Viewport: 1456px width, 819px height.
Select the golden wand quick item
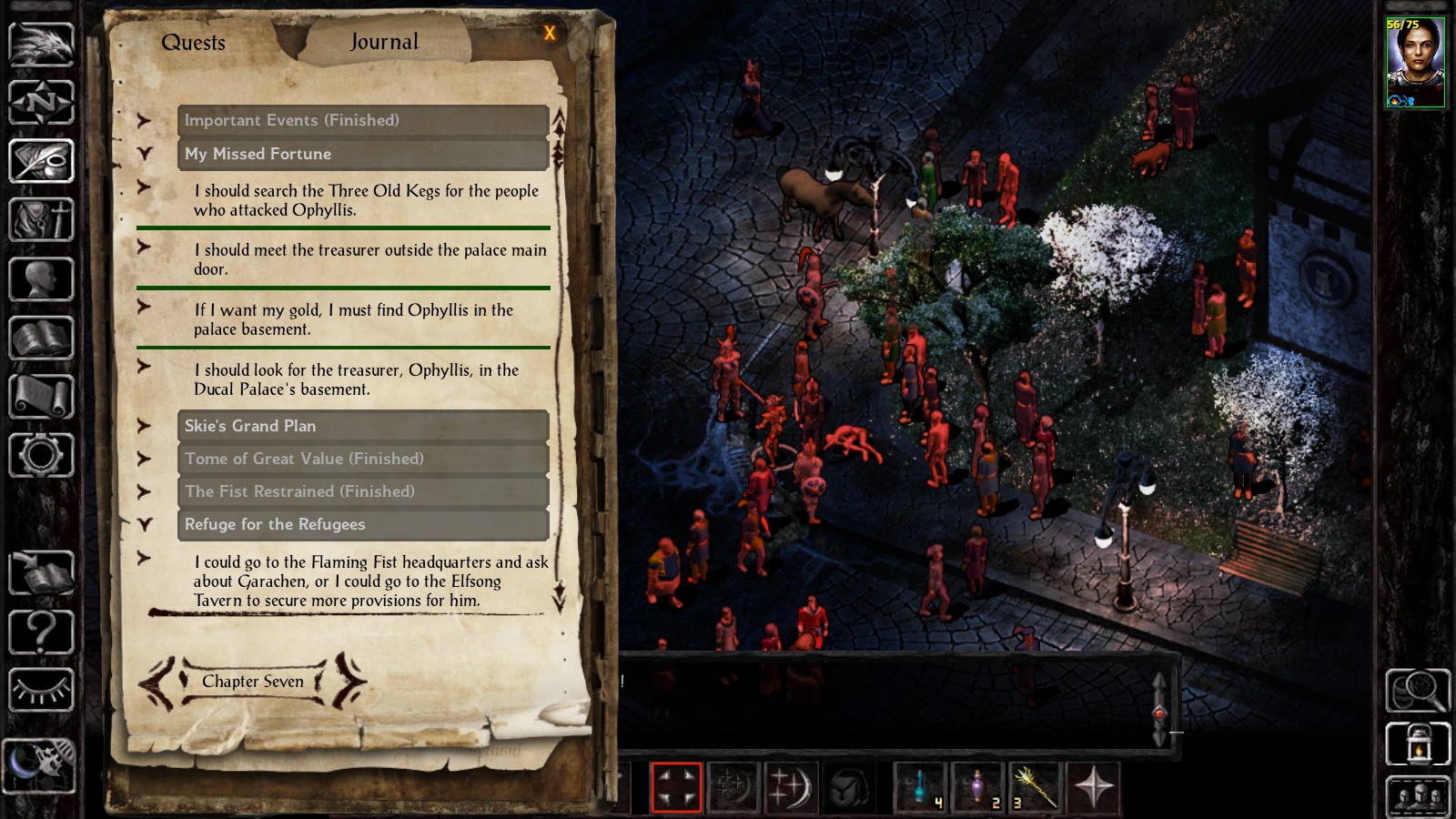pos(1035,786)
